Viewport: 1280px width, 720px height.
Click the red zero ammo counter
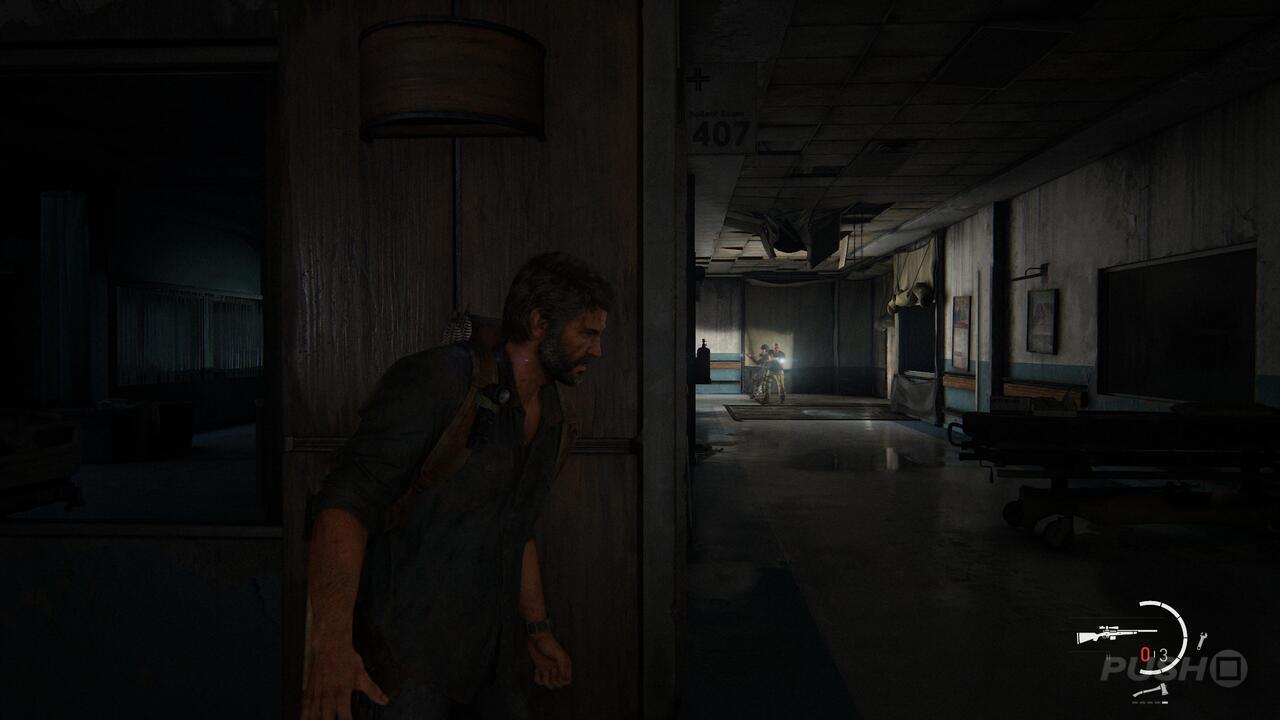click(1144, 652)
